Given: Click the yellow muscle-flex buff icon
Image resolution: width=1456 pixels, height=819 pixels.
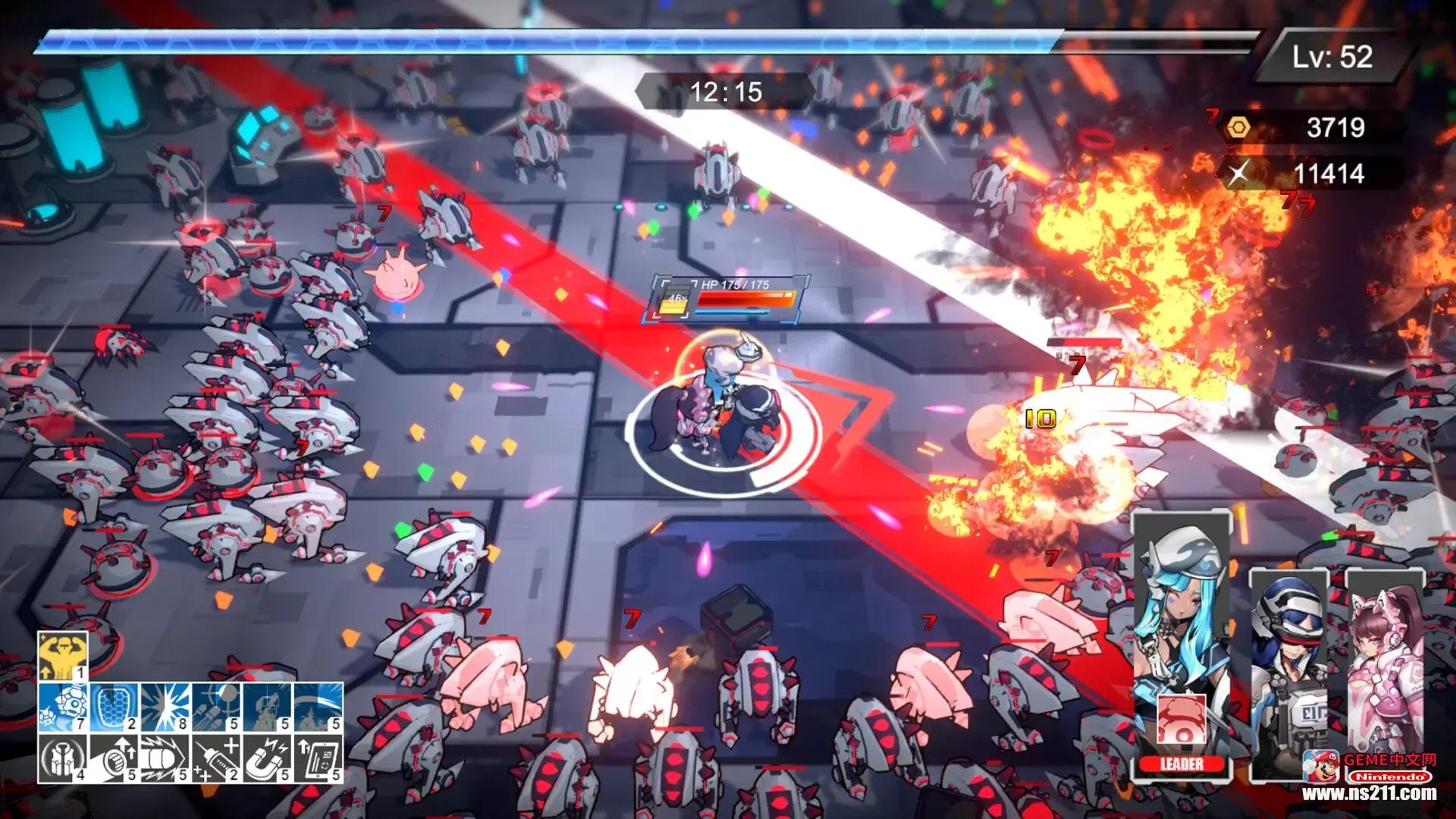Looking at the screenshot, I should click(63, 657).
